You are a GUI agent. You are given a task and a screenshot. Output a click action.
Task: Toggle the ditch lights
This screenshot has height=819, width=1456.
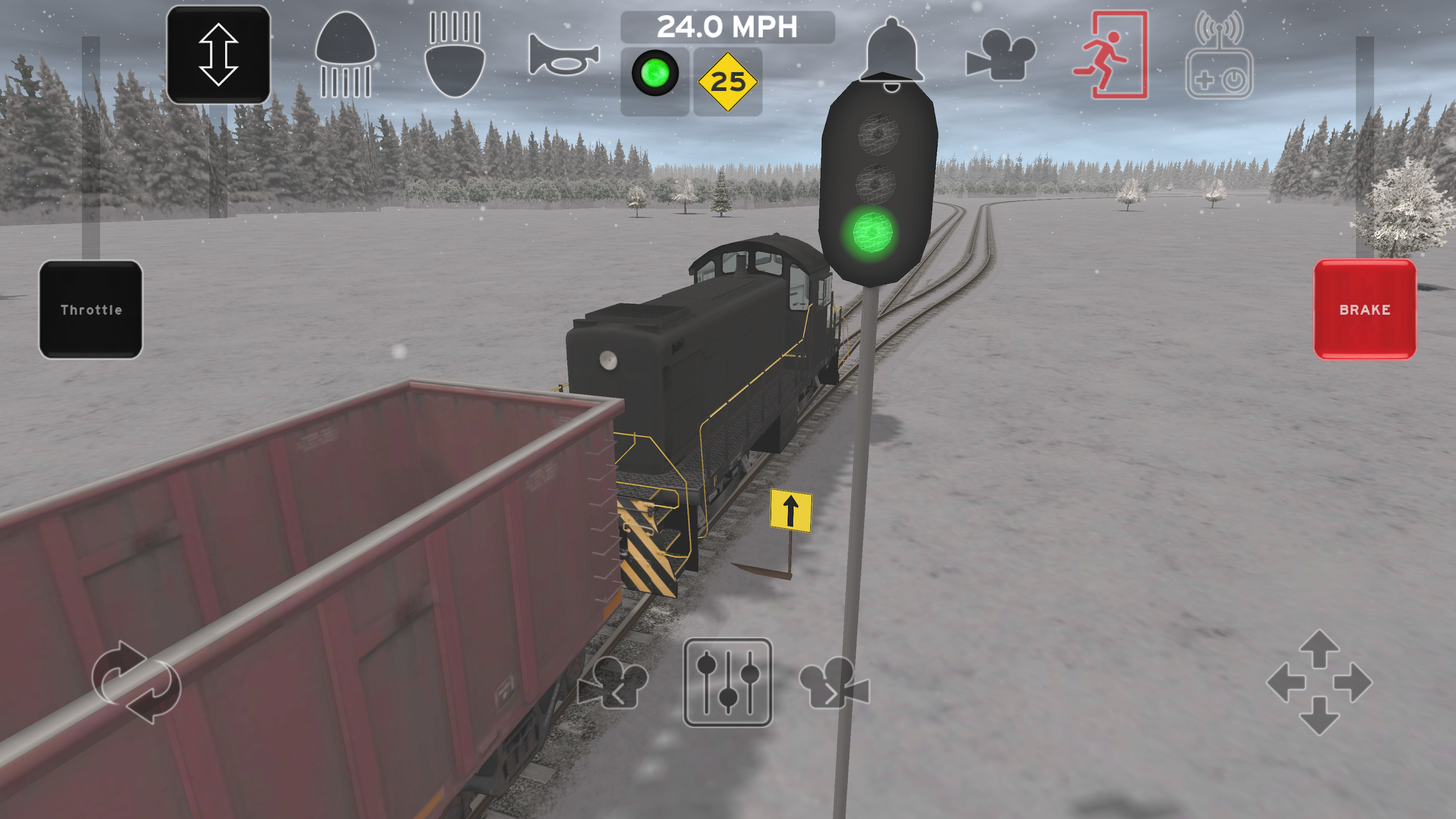[453, 56]
